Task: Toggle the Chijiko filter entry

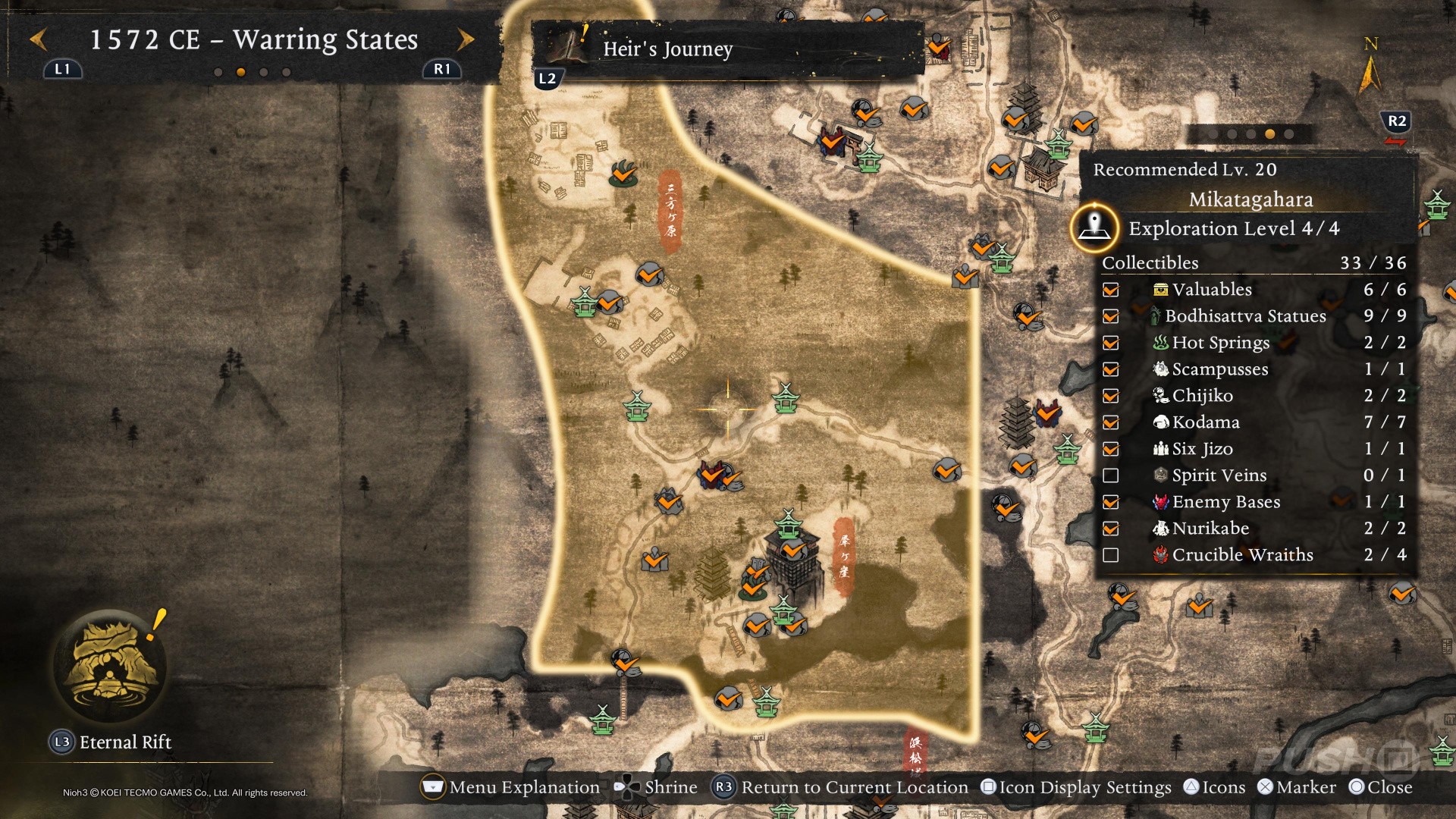Action: coord(1111,396)
